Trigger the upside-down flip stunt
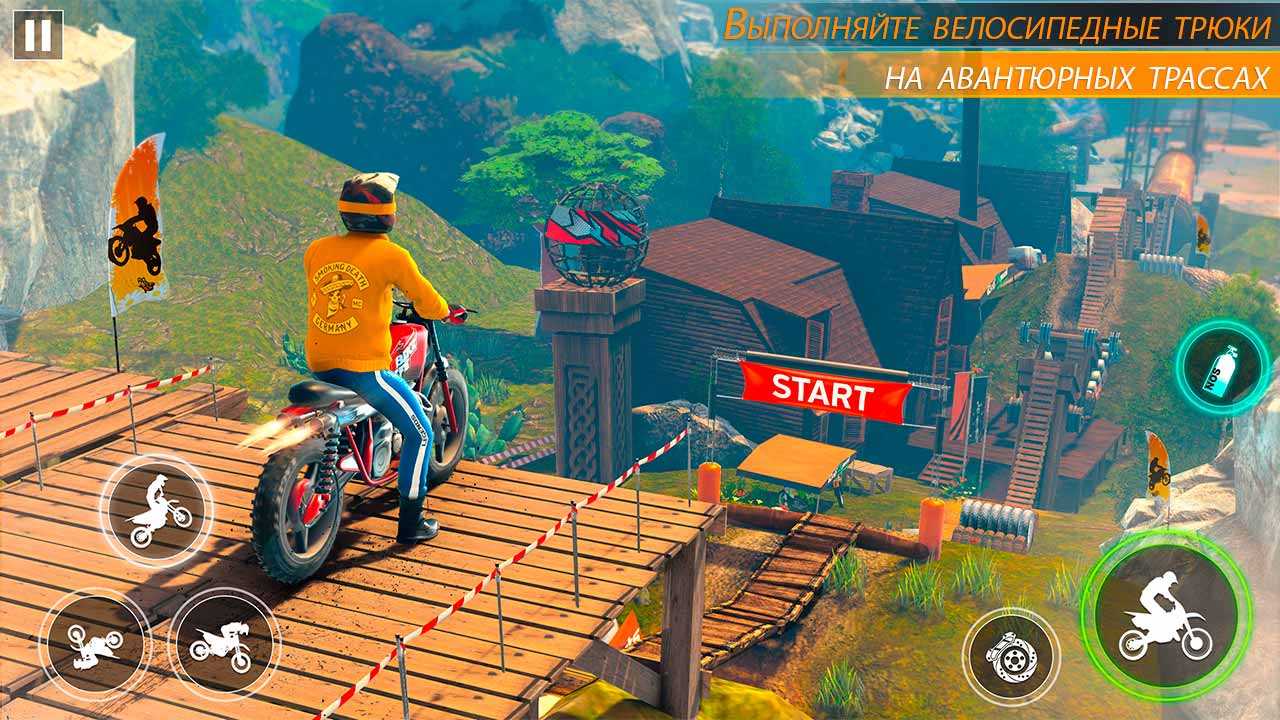The image size is (1280, 720). pyautogui.click(x=93, y=643)
